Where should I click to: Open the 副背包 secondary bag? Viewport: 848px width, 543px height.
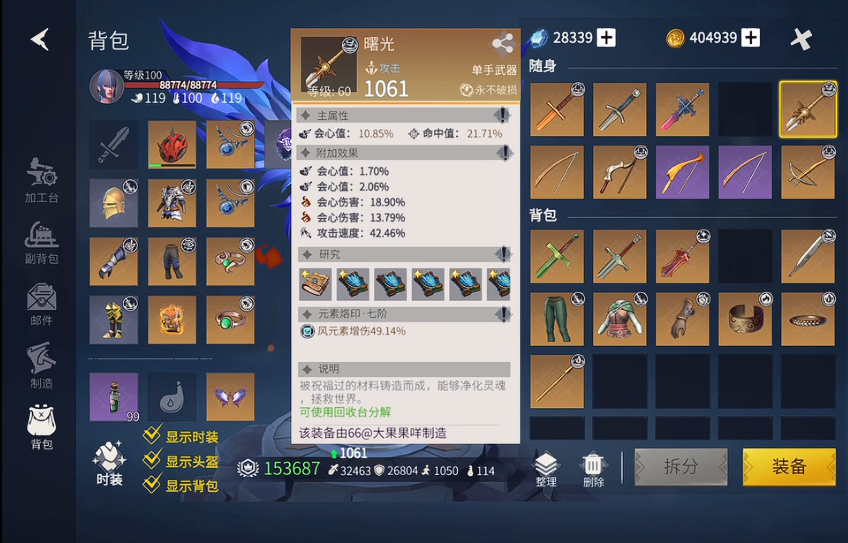tap(42, 242)
